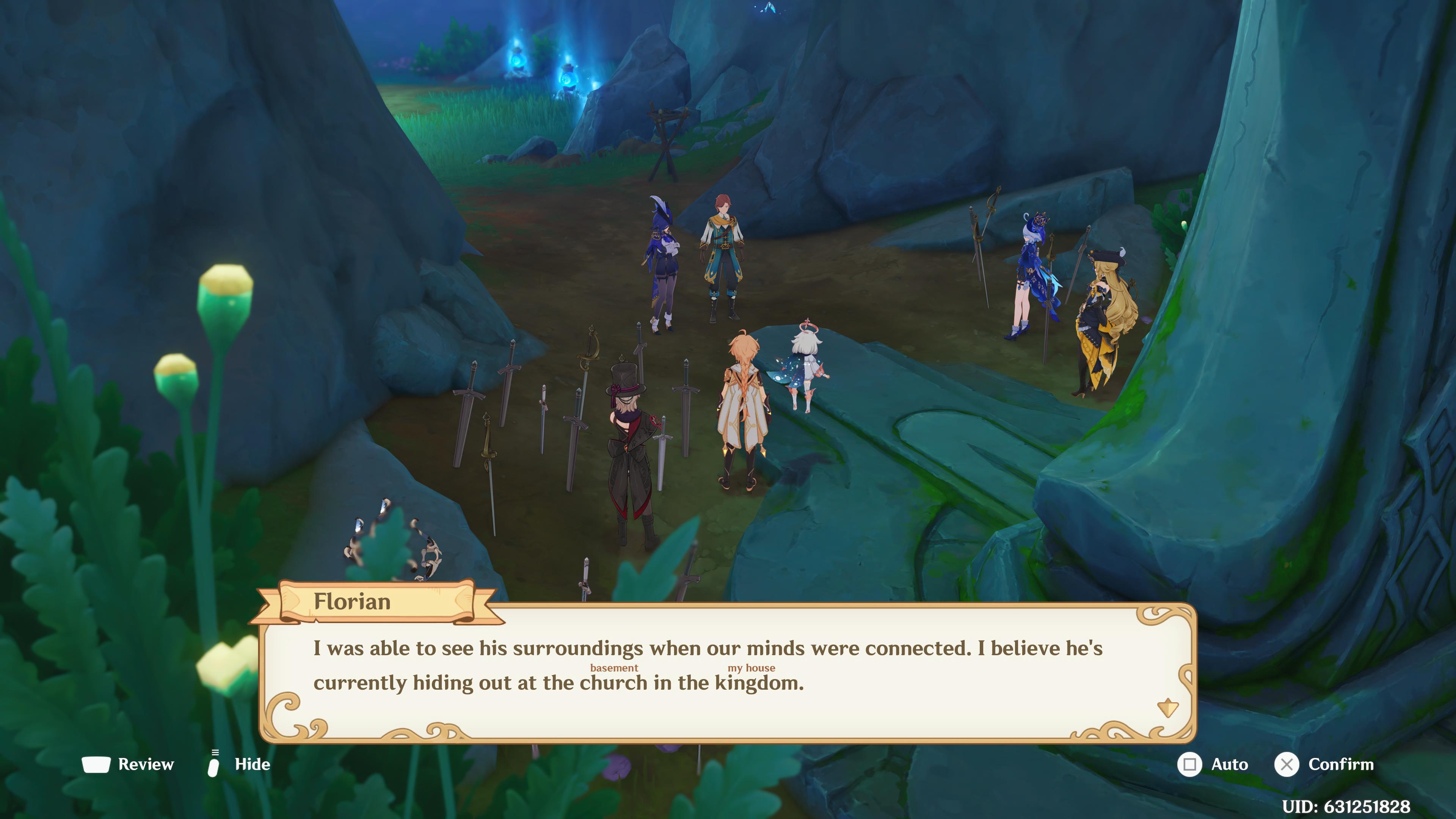
Task: Toggle dialogue visibility with Hide option
Action: [x=253, y=765]
